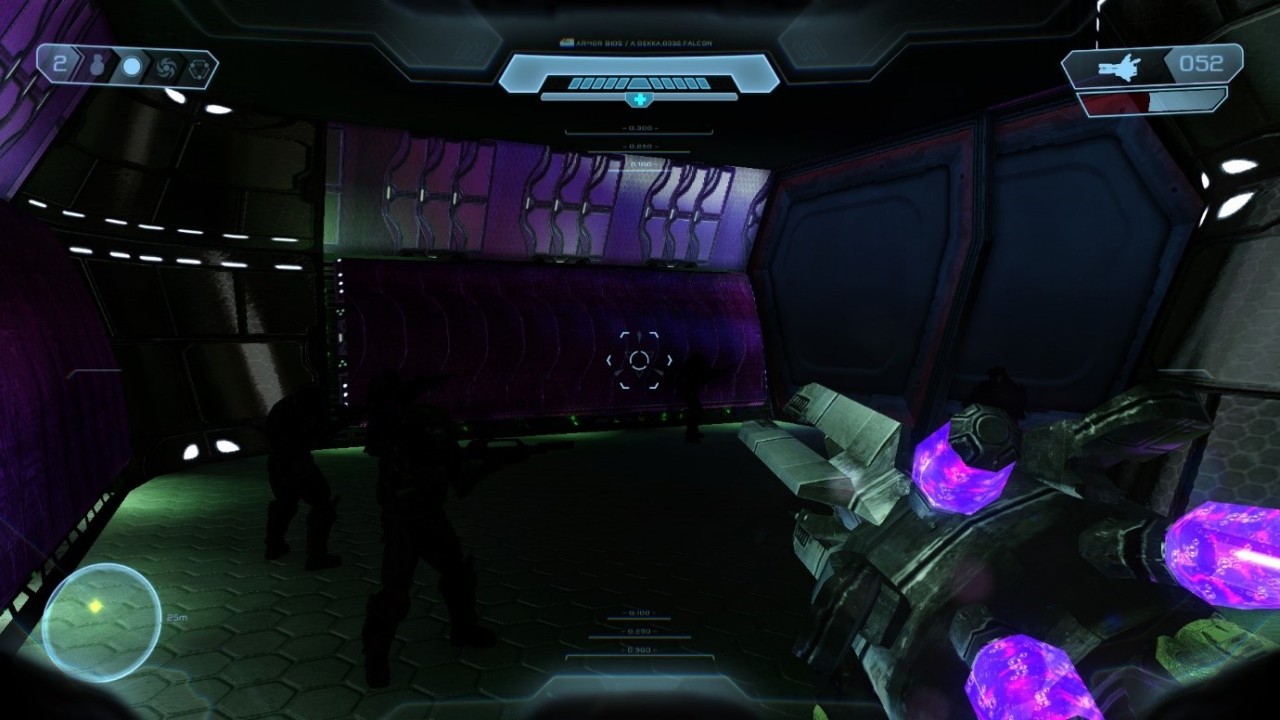Screen dimensions: 1280x720
Task: Choose the highlighted plasma grenade icon
Action: click(x=131, y=67)
